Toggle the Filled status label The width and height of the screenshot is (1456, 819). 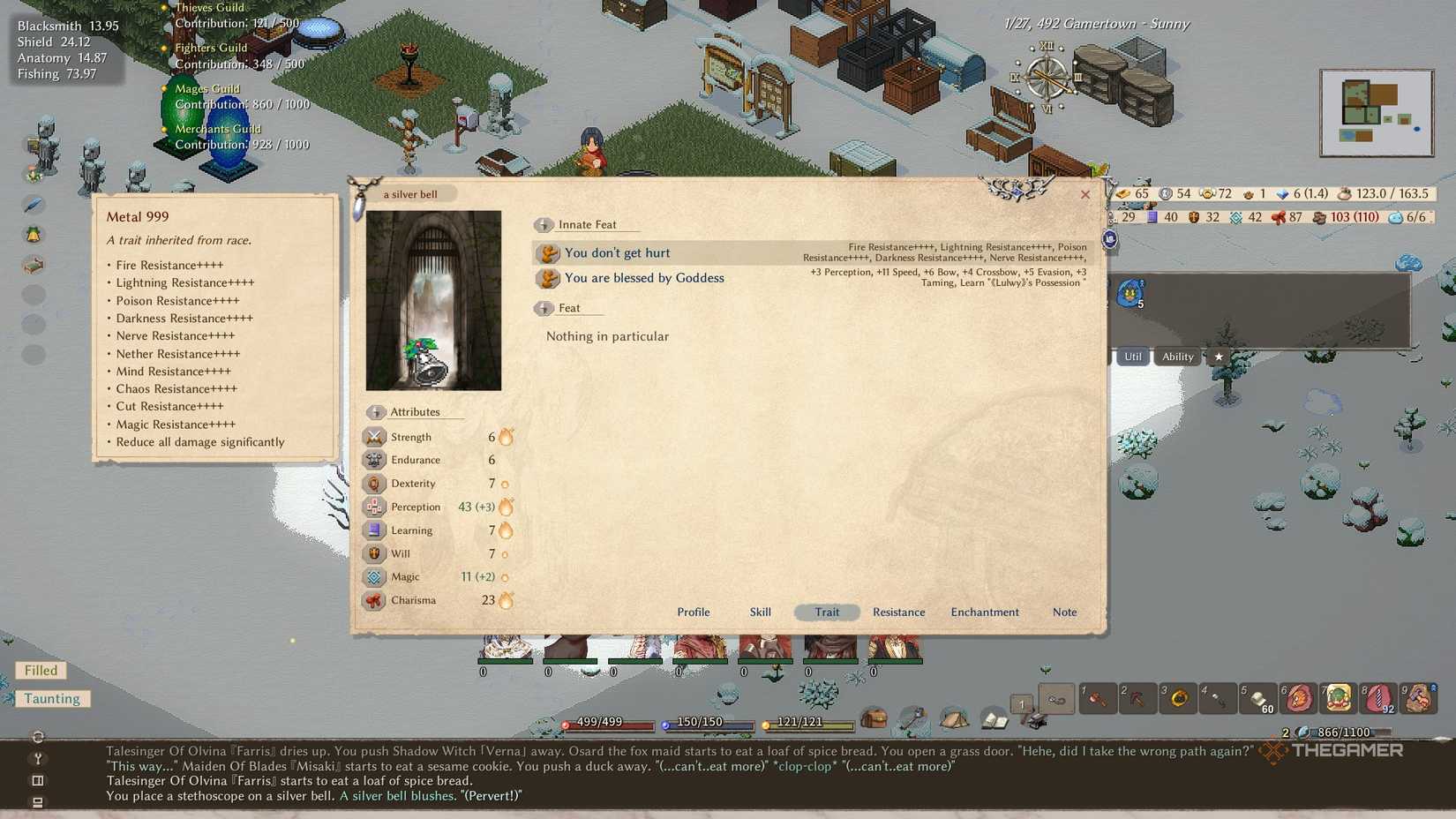(x=40, y=671)
